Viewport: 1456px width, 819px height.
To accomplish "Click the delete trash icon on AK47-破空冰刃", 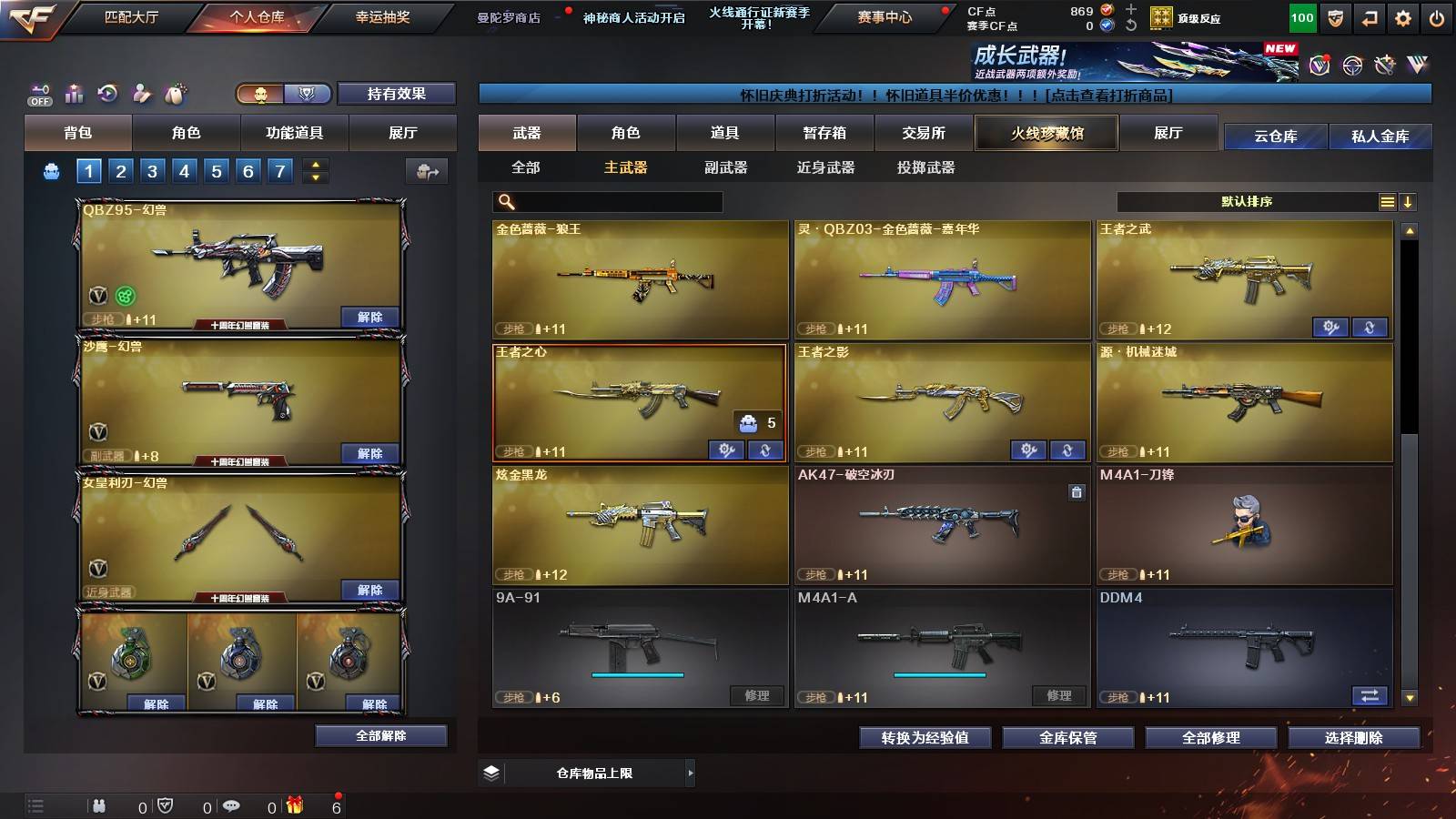I will click(1077, 493).
